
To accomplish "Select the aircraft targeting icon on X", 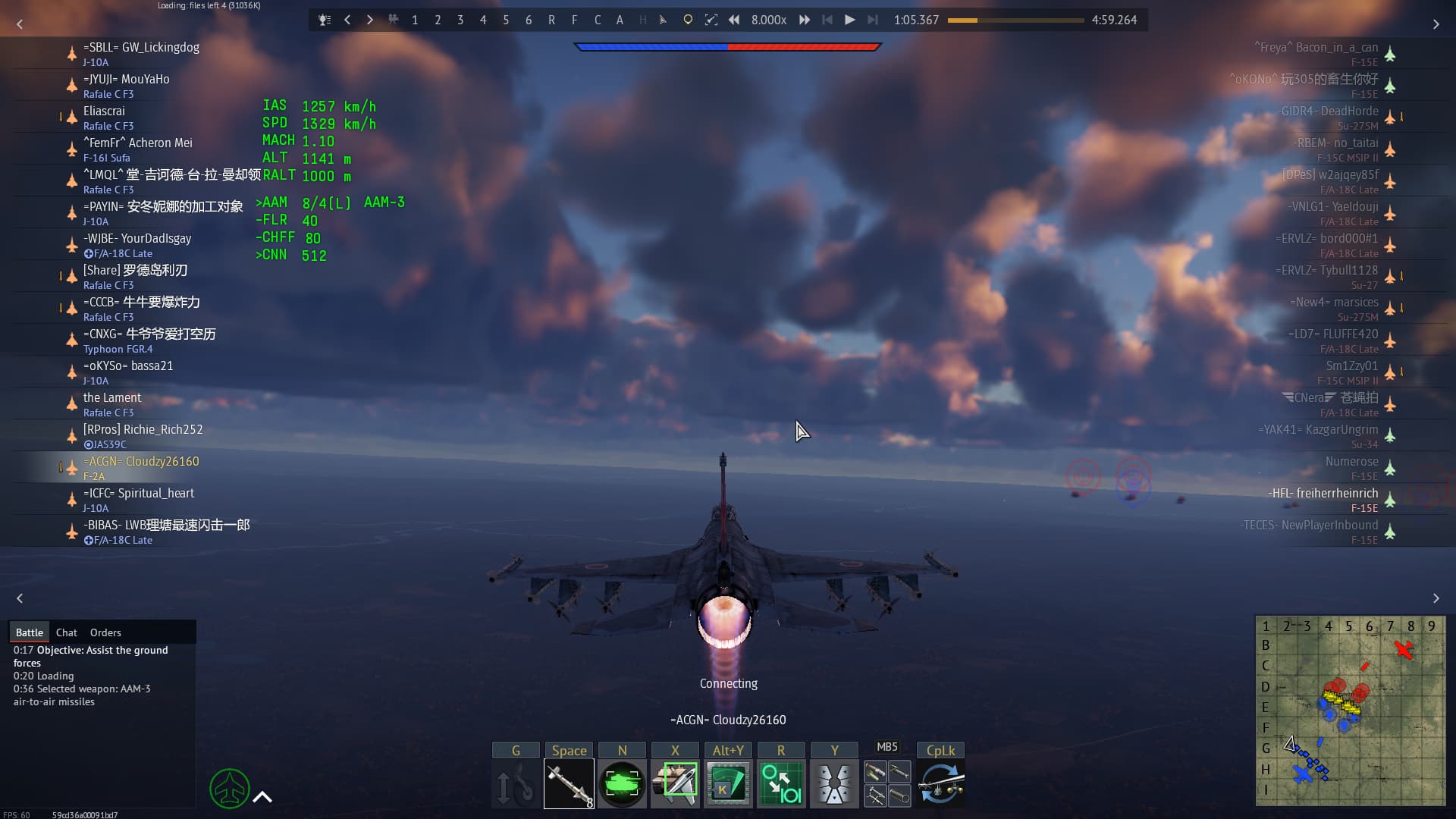I will (675, 783).
